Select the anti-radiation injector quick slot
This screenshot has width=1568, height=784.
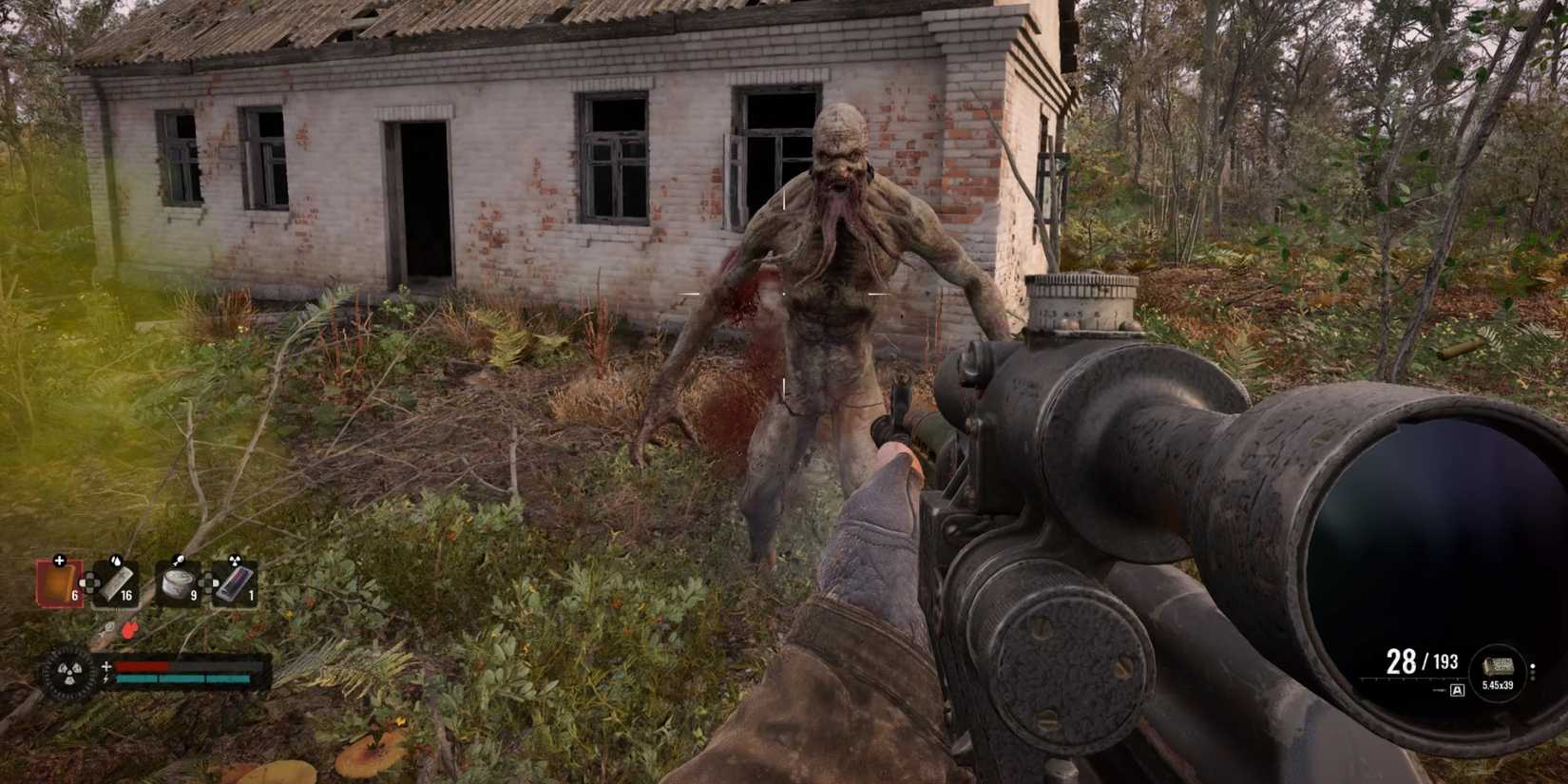(234, 583)
